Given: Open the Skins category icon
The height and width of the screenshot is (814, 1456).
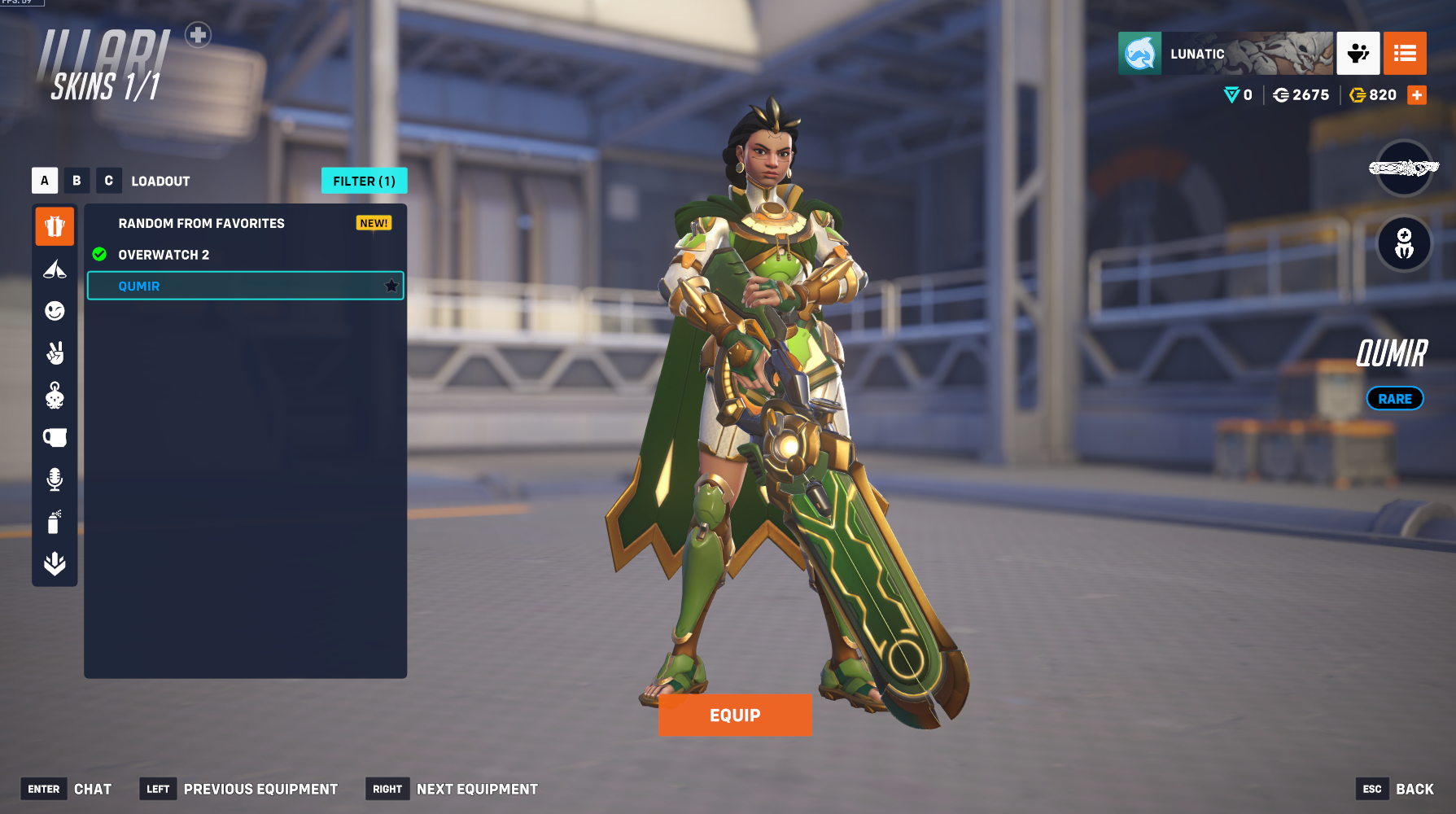Looking at the screenshot, I should 55,226.
